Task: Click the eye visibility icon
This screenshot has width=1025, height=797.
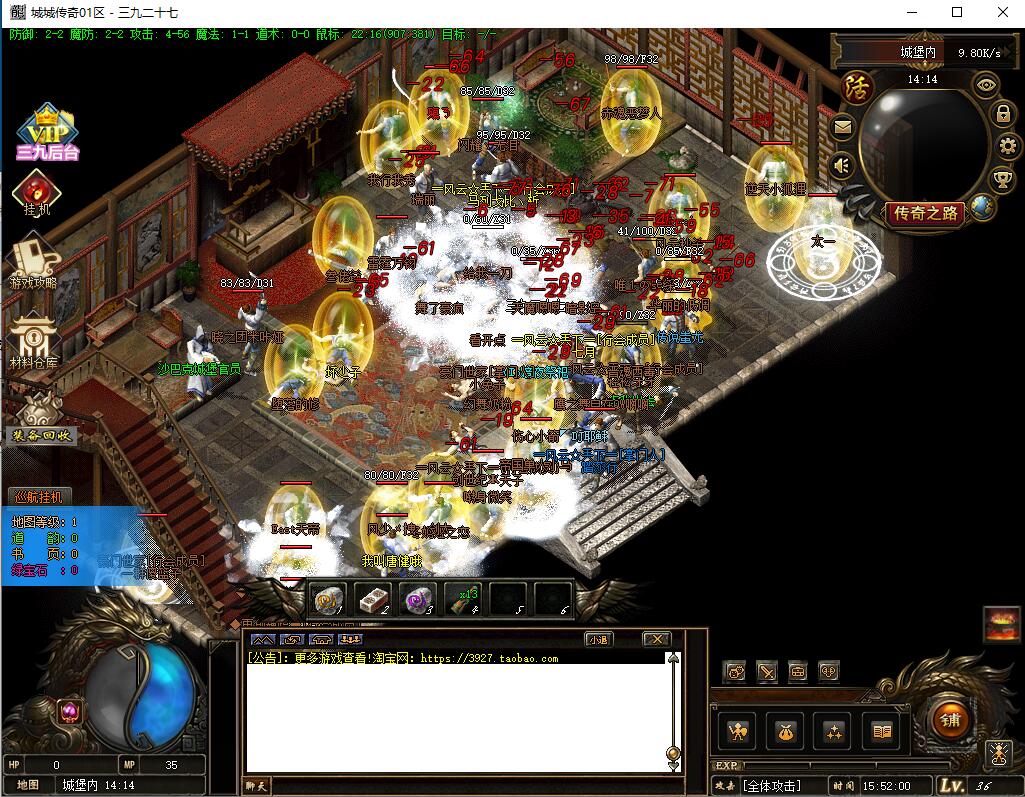Action: pos(986,85)
